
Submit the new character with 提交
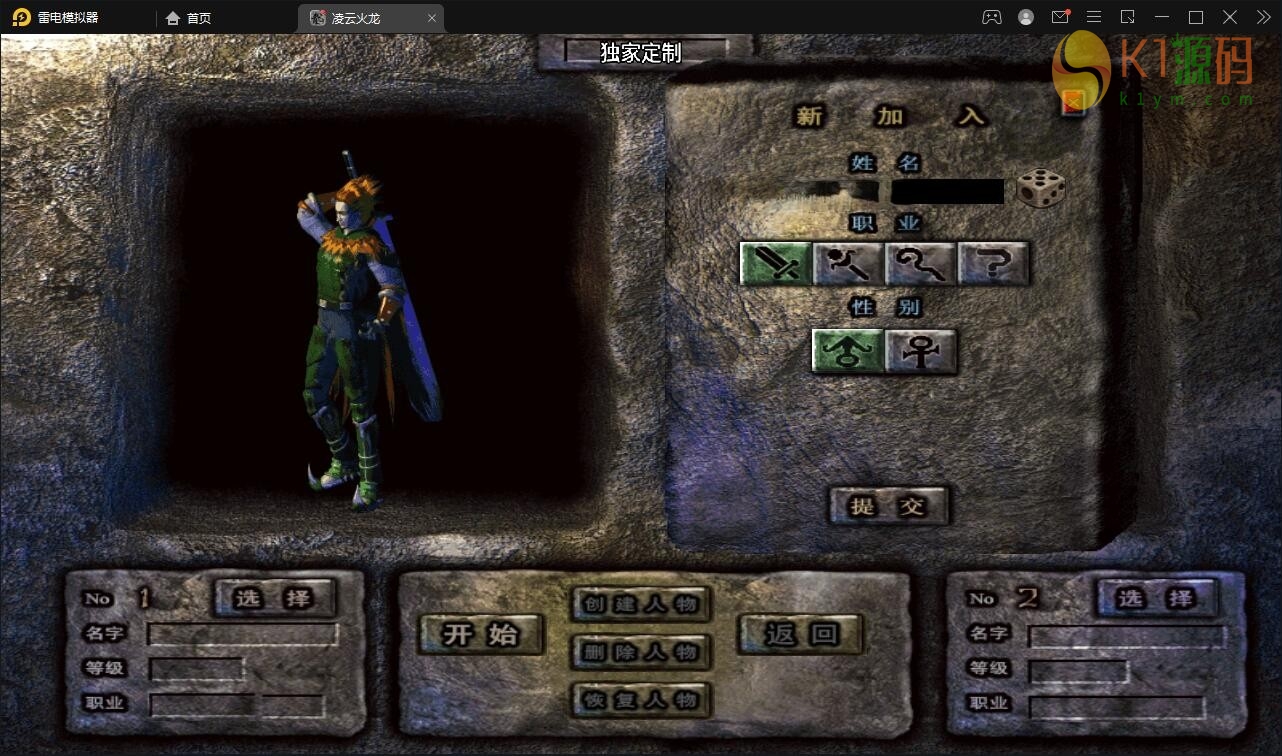tap(888, 506)
